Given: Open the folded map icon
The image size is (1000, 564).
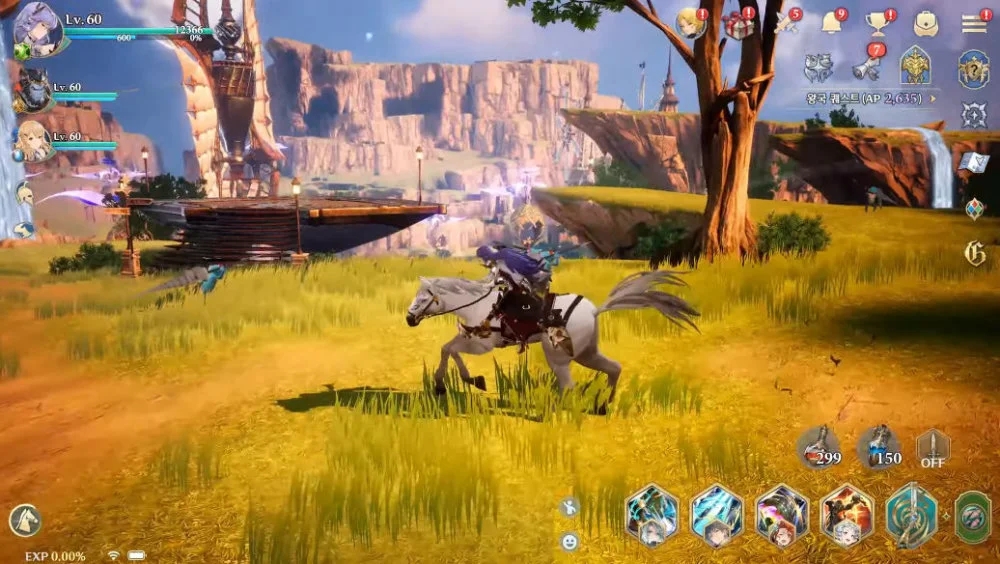Looking at the screenshot, I should pyautogui.click(x=974, y=162).
